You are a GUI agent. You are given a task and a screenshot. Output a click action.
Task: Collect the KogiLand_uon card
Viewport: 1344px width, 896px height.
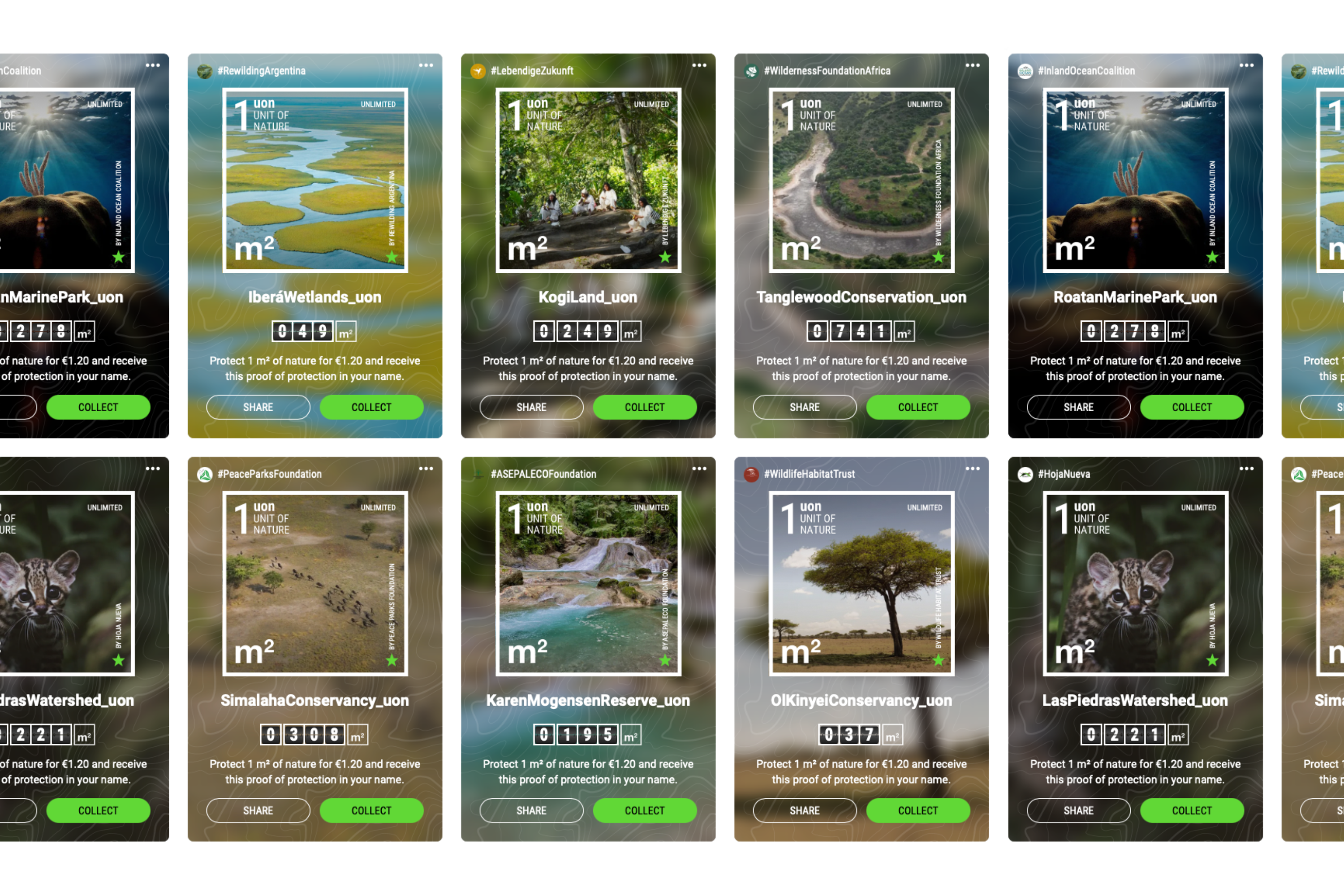tap(645, 407)
